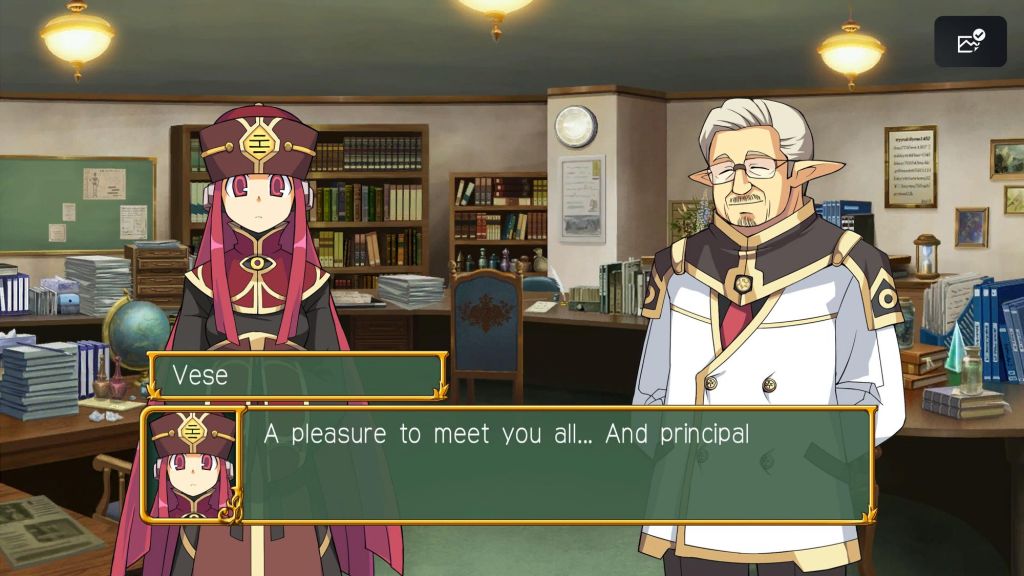Advance the dialogue text box

[555, 464]
